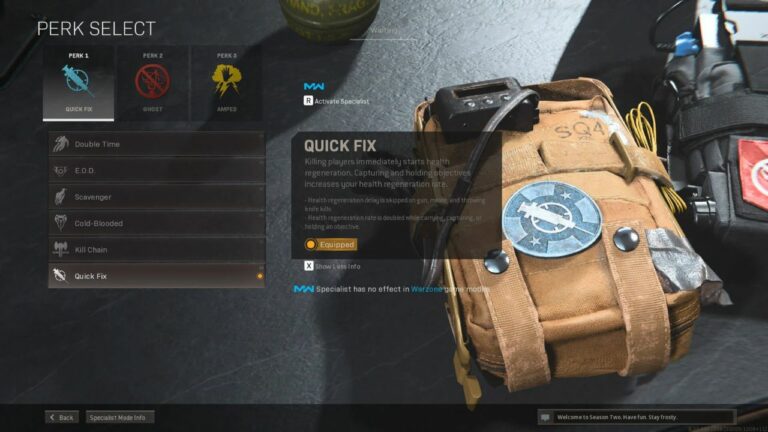Go Back to the previous screen
768x432 pixels.
(61, 417)
